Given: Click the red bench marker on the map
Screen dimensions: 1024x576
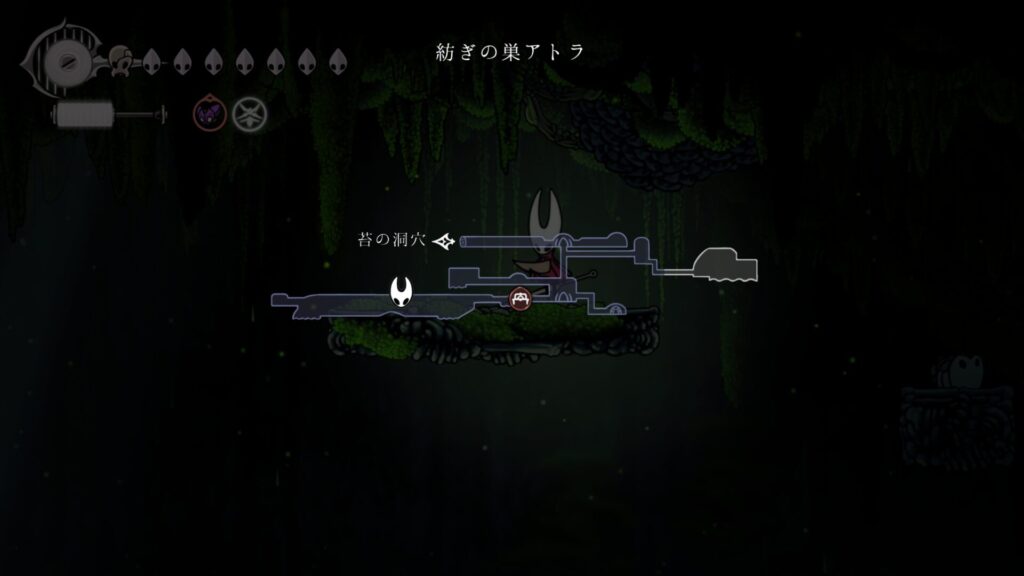Looking at the screenshot, I should tap(520, 297).
